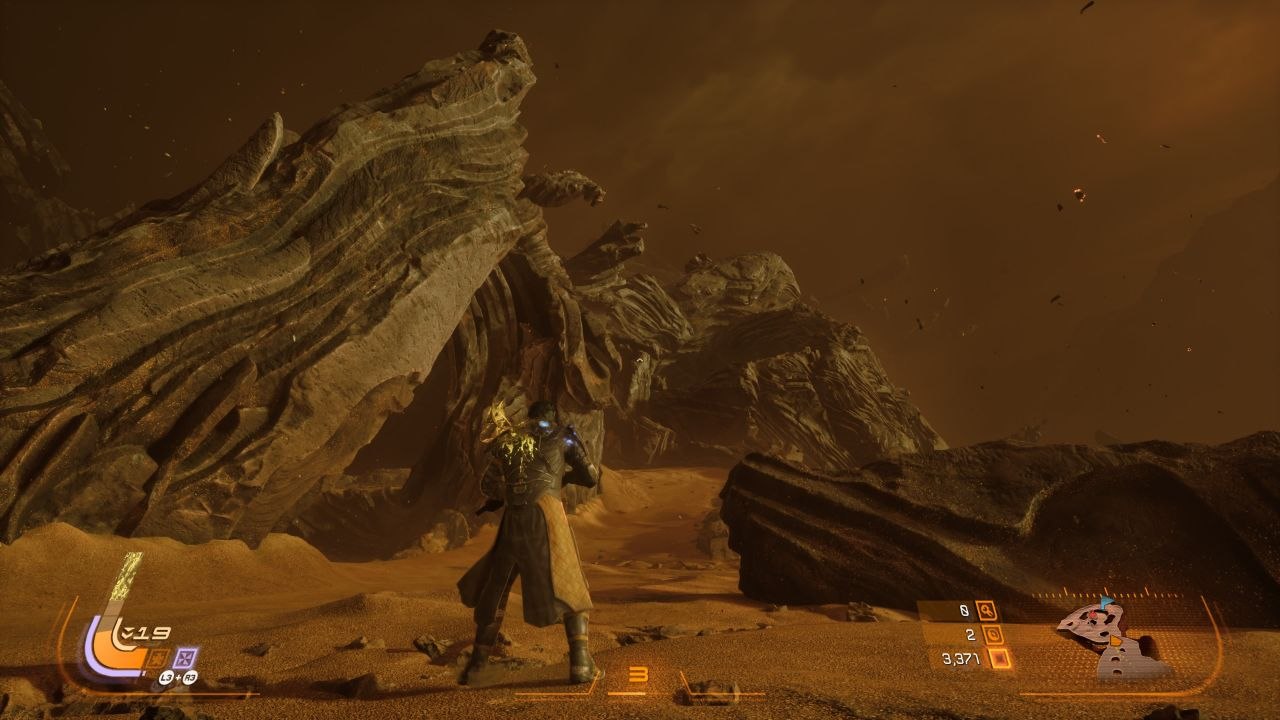Click the minimap in the HUD
The width and height of the screenshot is (1280, 720).
pyautogui.click(x=1113, y=639)
